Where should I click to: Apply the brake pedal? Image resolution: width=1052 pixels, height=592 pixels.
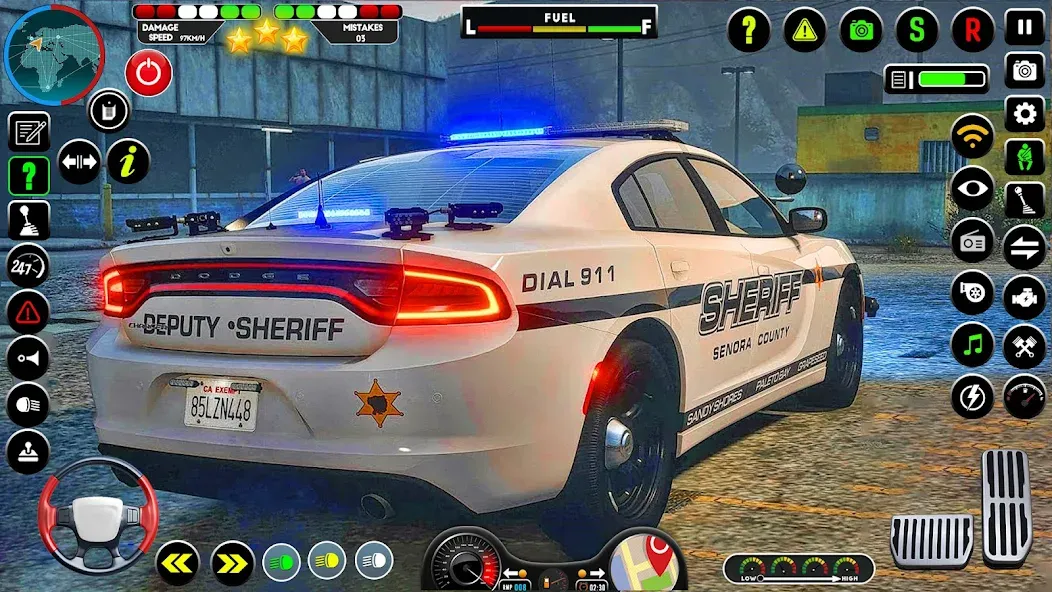tap(932, 541)
